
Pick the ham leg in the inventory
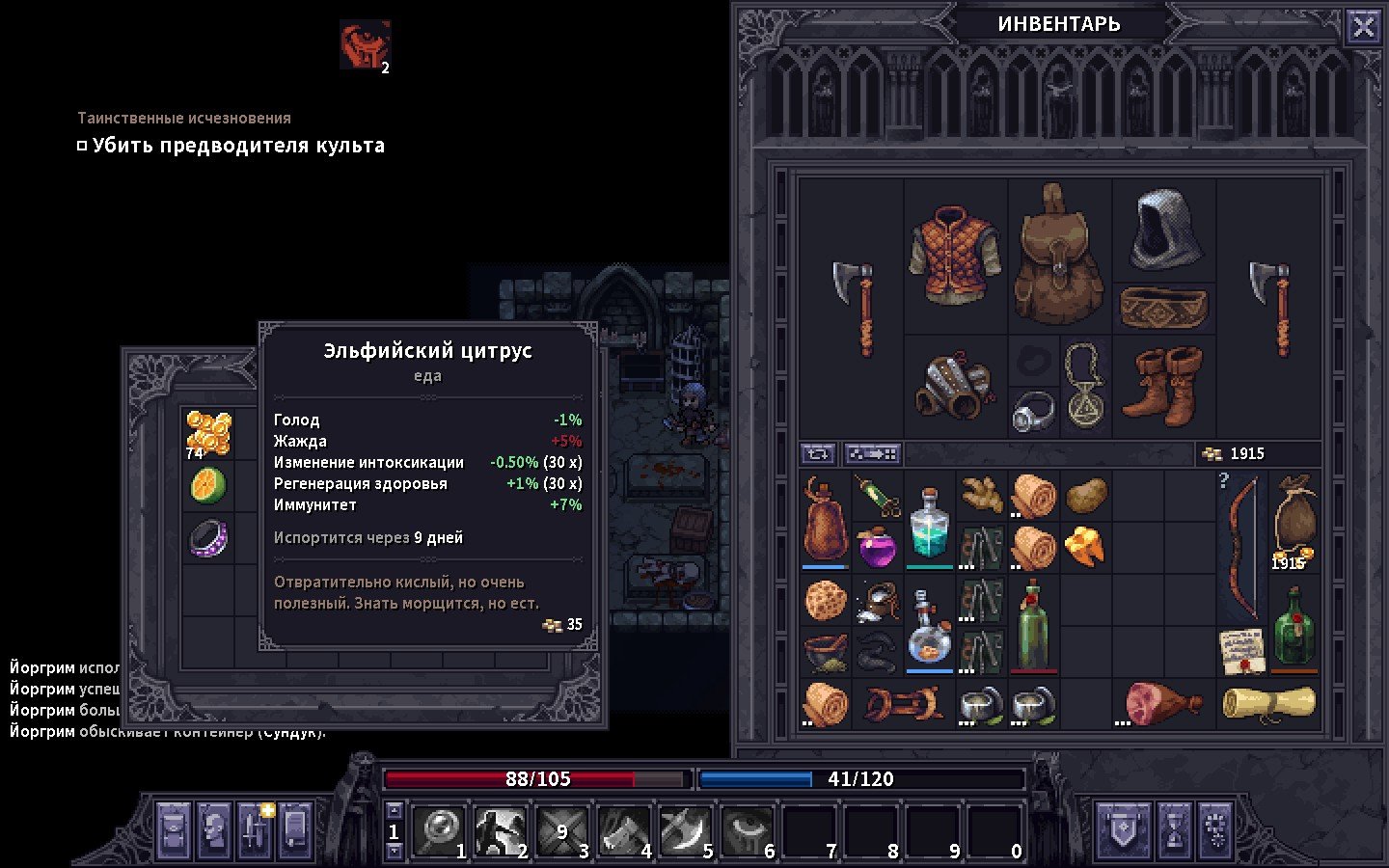pos(1163,704)
